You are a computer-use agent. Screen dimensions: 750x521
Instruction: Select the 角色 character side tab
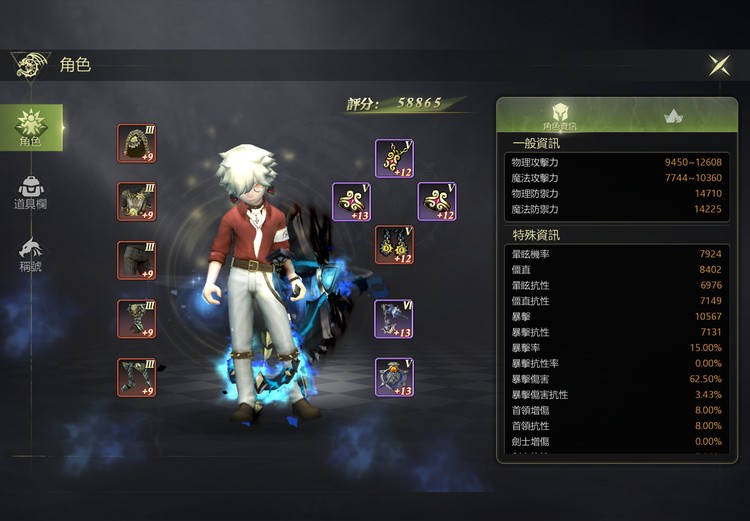pyautogui.click(x=31, y=128)
